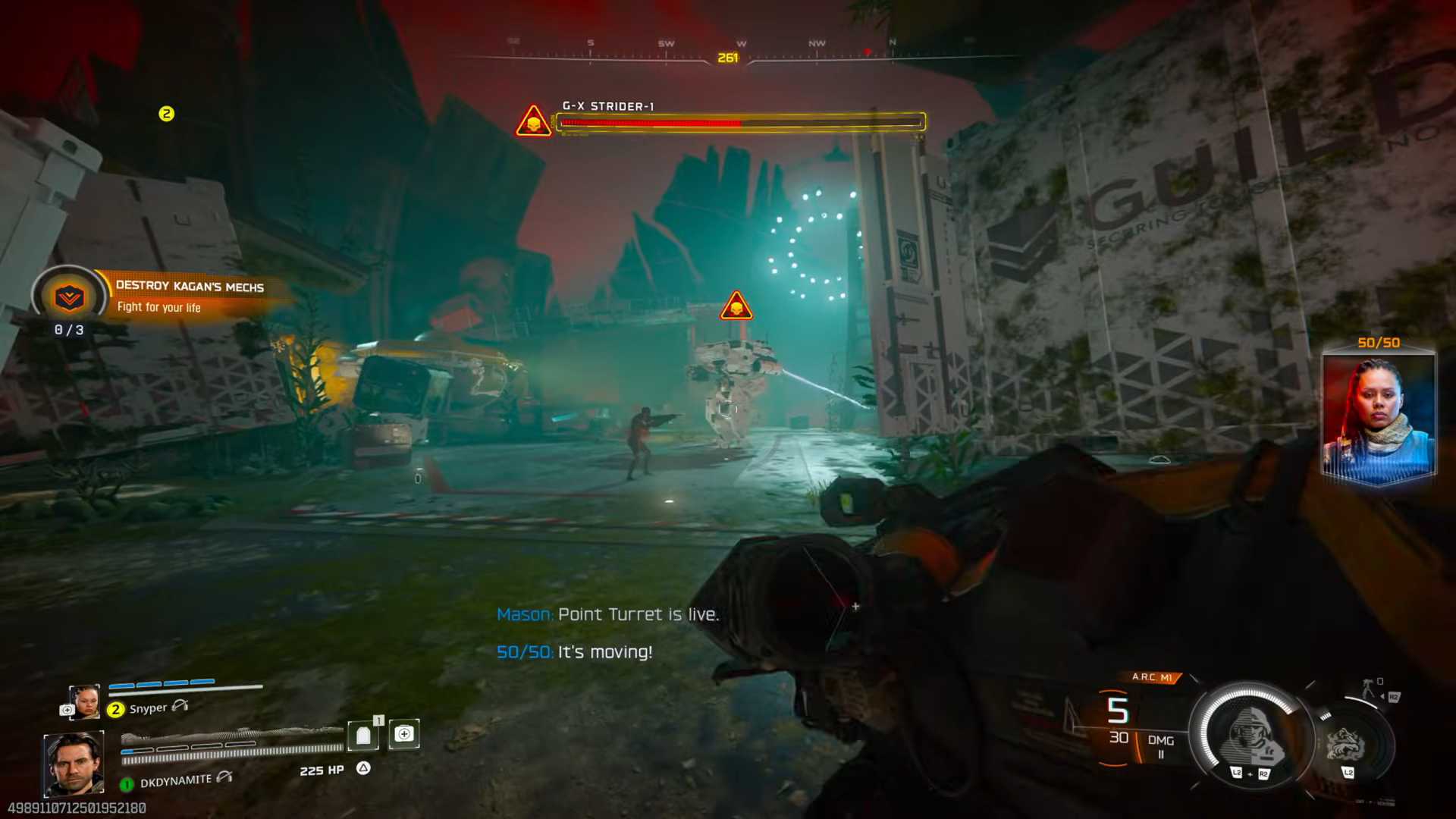Viewport: 1456px width, 819px height.
Task: Click the L2 eagle ability icon
Action: tap(1345, 742)
